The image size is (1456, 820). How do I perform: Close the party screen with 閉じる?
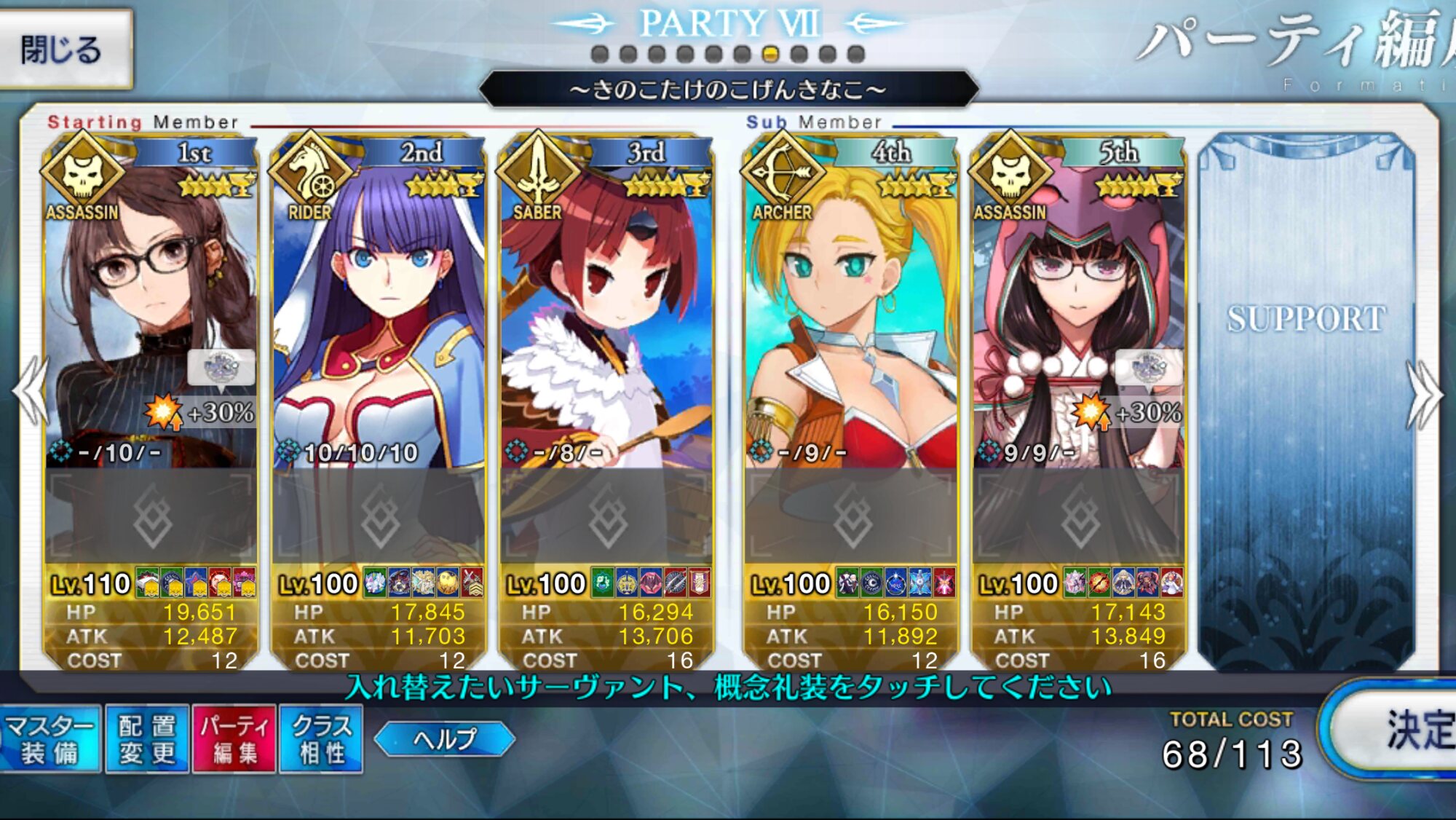(64, 50)
